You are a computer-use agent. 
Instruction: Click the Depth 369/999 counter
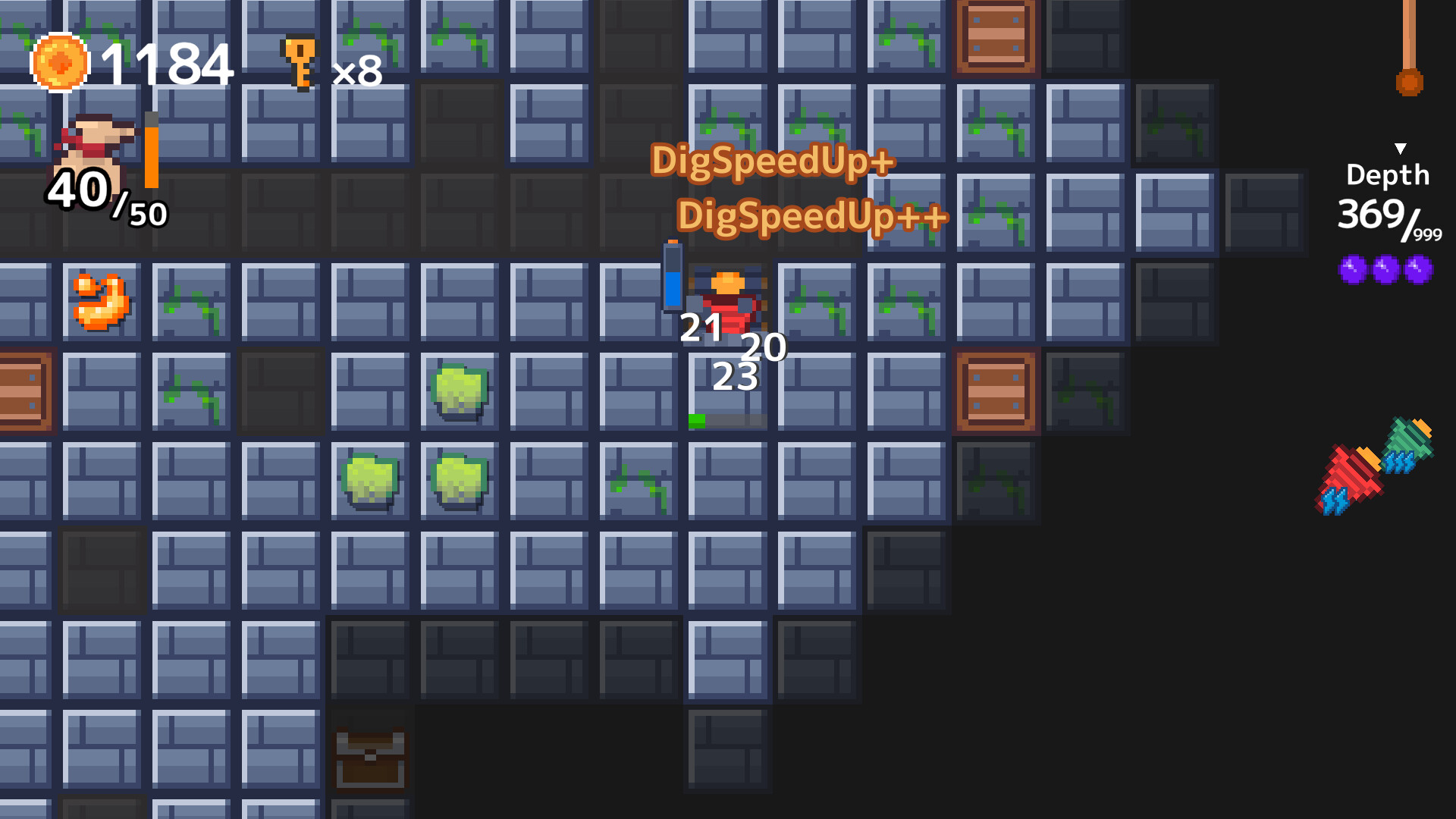(x=1389, y=218)
